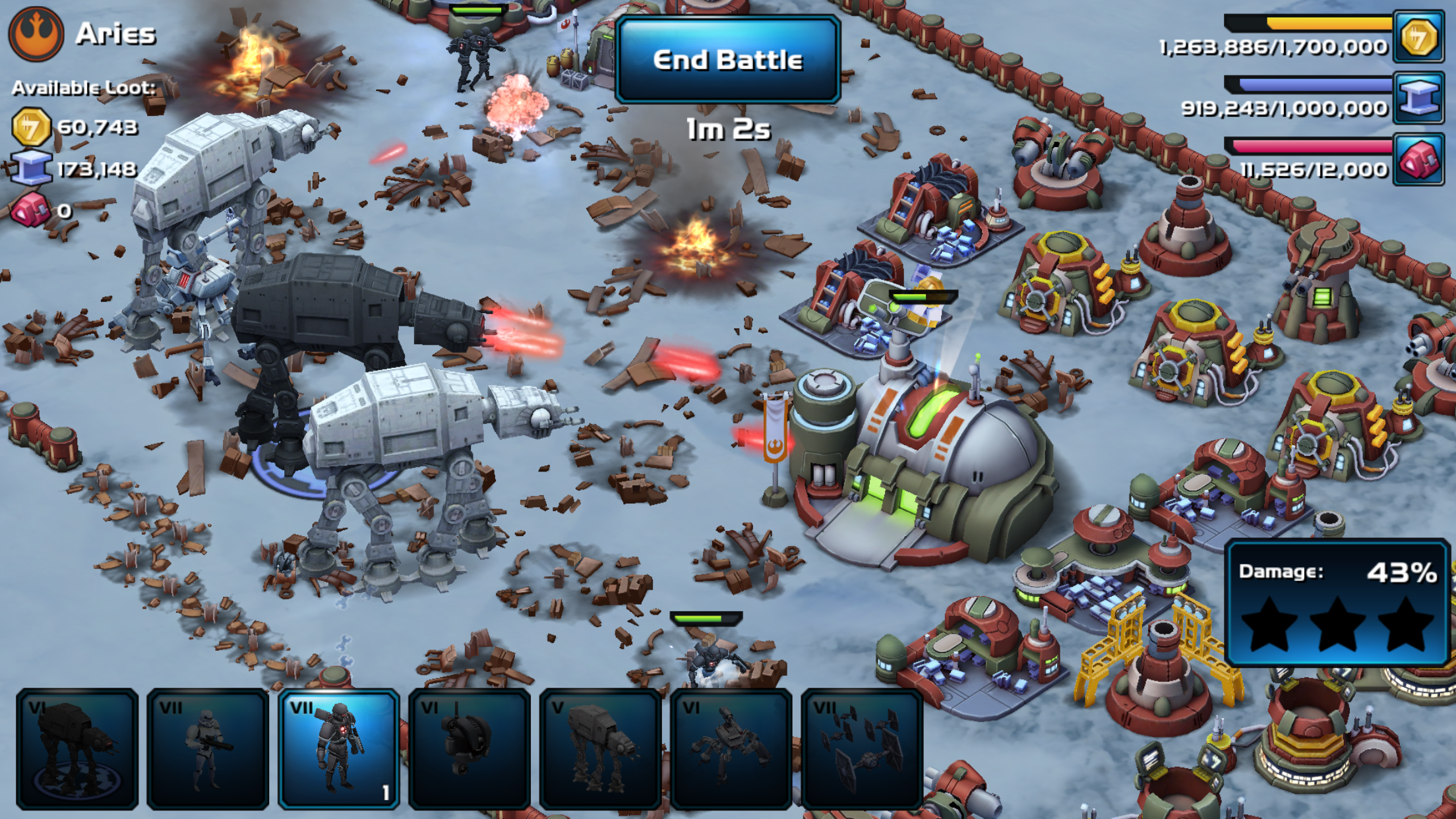Select the black AT-AT hero unit card
The image size is (1456, 819).
pos(77,749)
